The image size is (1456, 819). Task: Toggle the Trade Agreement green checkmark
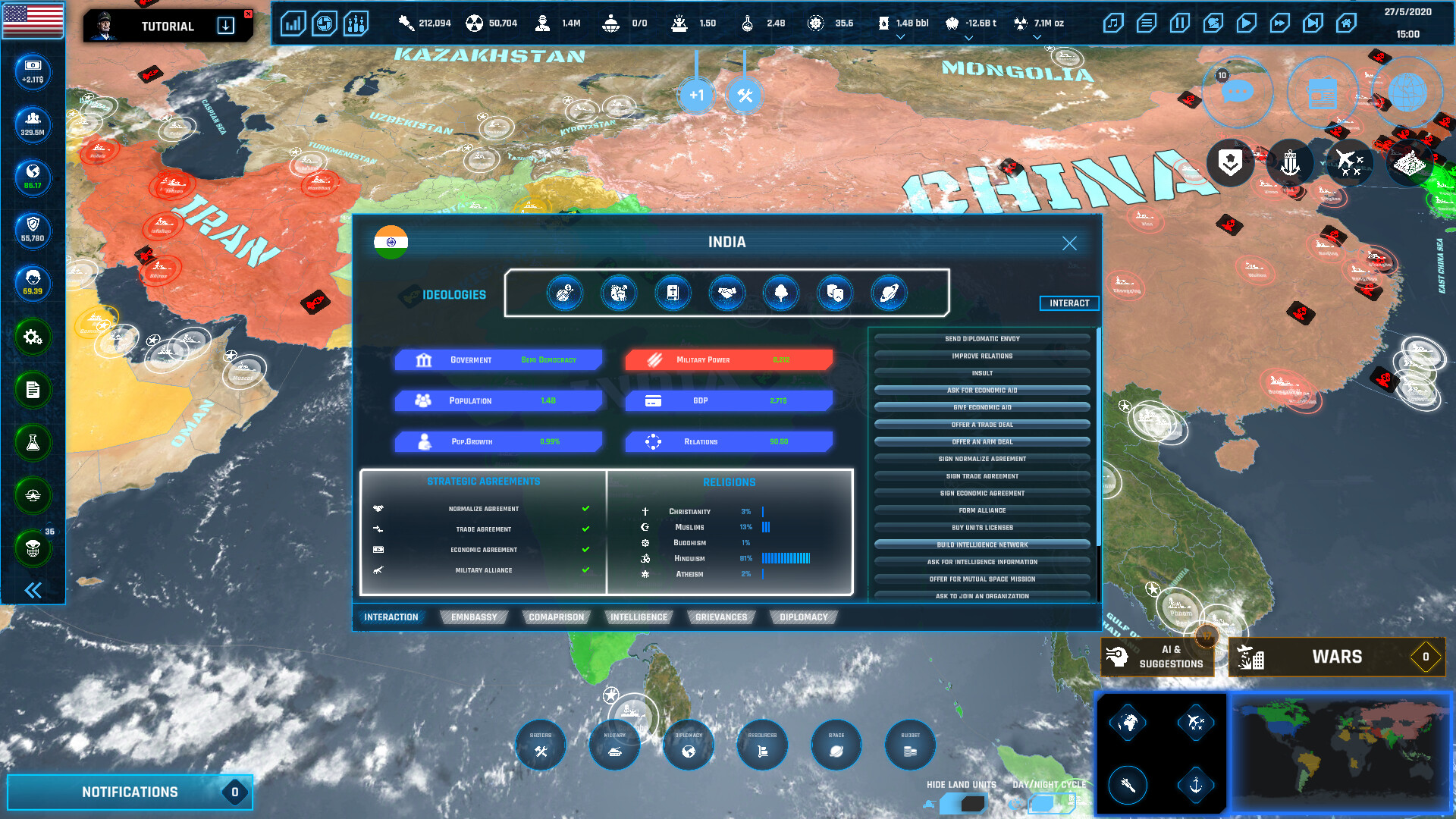(585, 529)
